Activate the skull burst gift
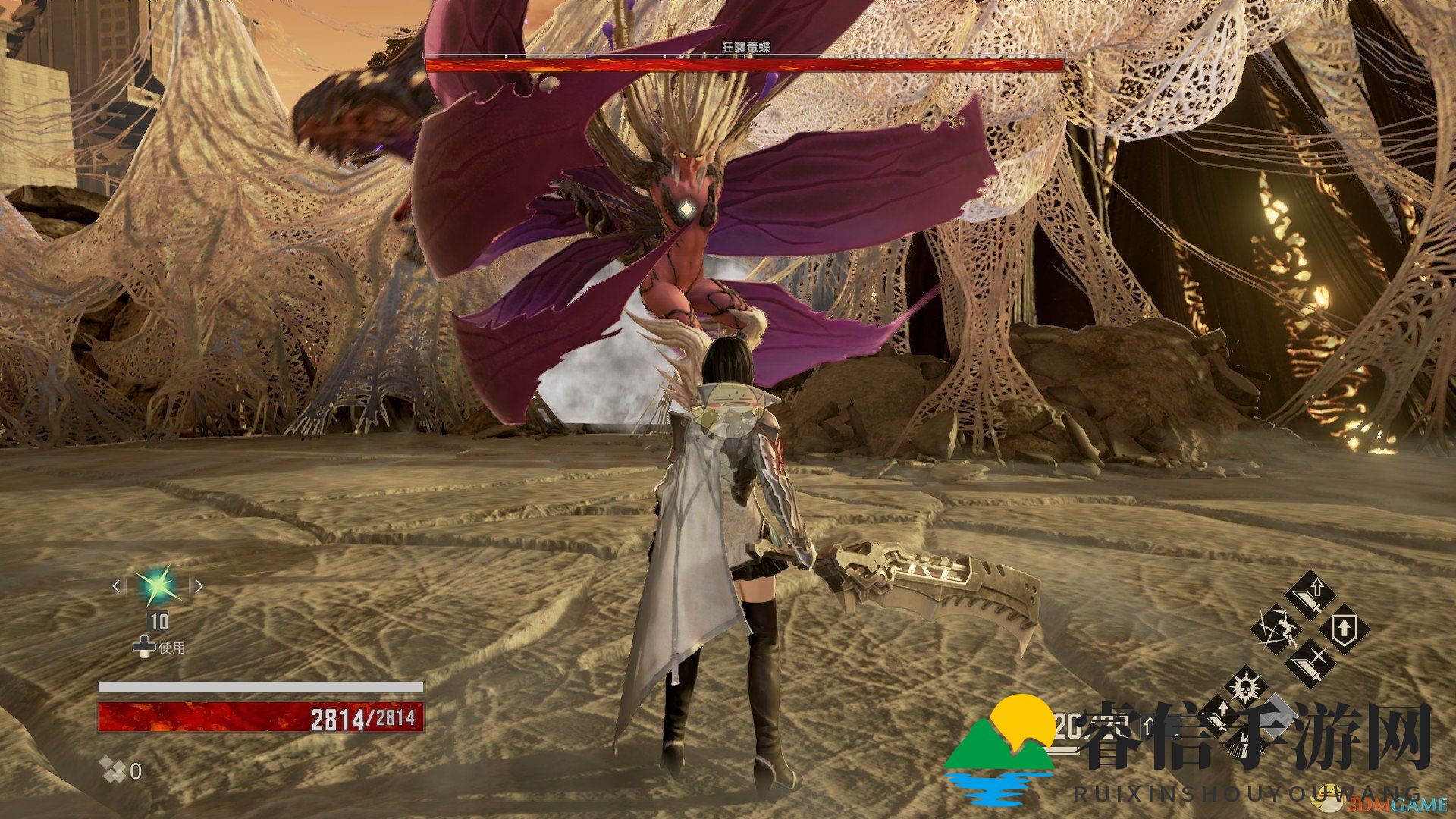Viewport: 1456px width, 819px height. [1244, 688]
